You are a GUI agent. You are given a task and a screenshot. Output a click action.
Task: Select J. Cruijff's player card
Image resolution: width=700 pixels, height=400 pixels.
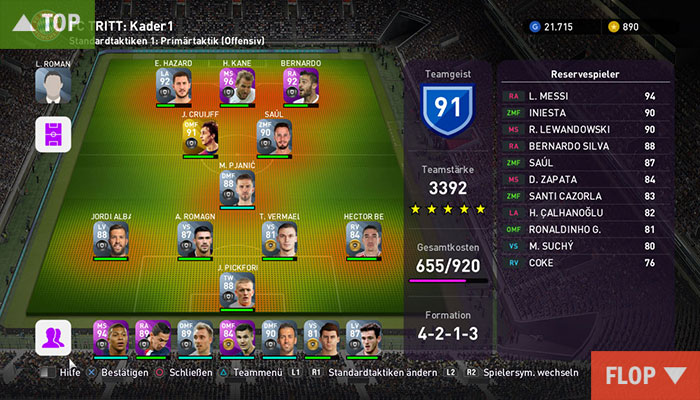pos(199,138)
